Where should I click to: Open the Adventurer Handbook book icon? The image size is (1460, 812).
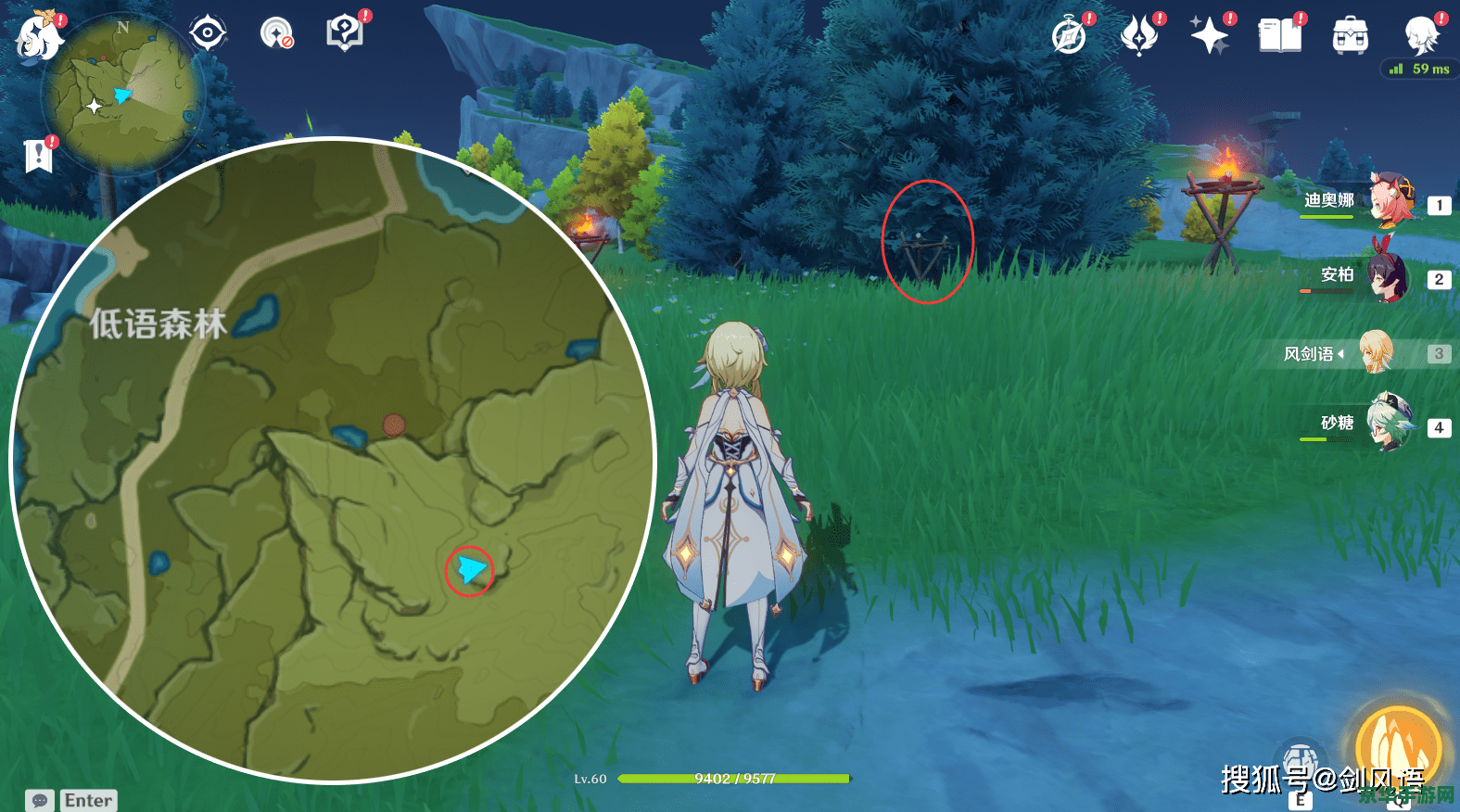(1279, 36)
